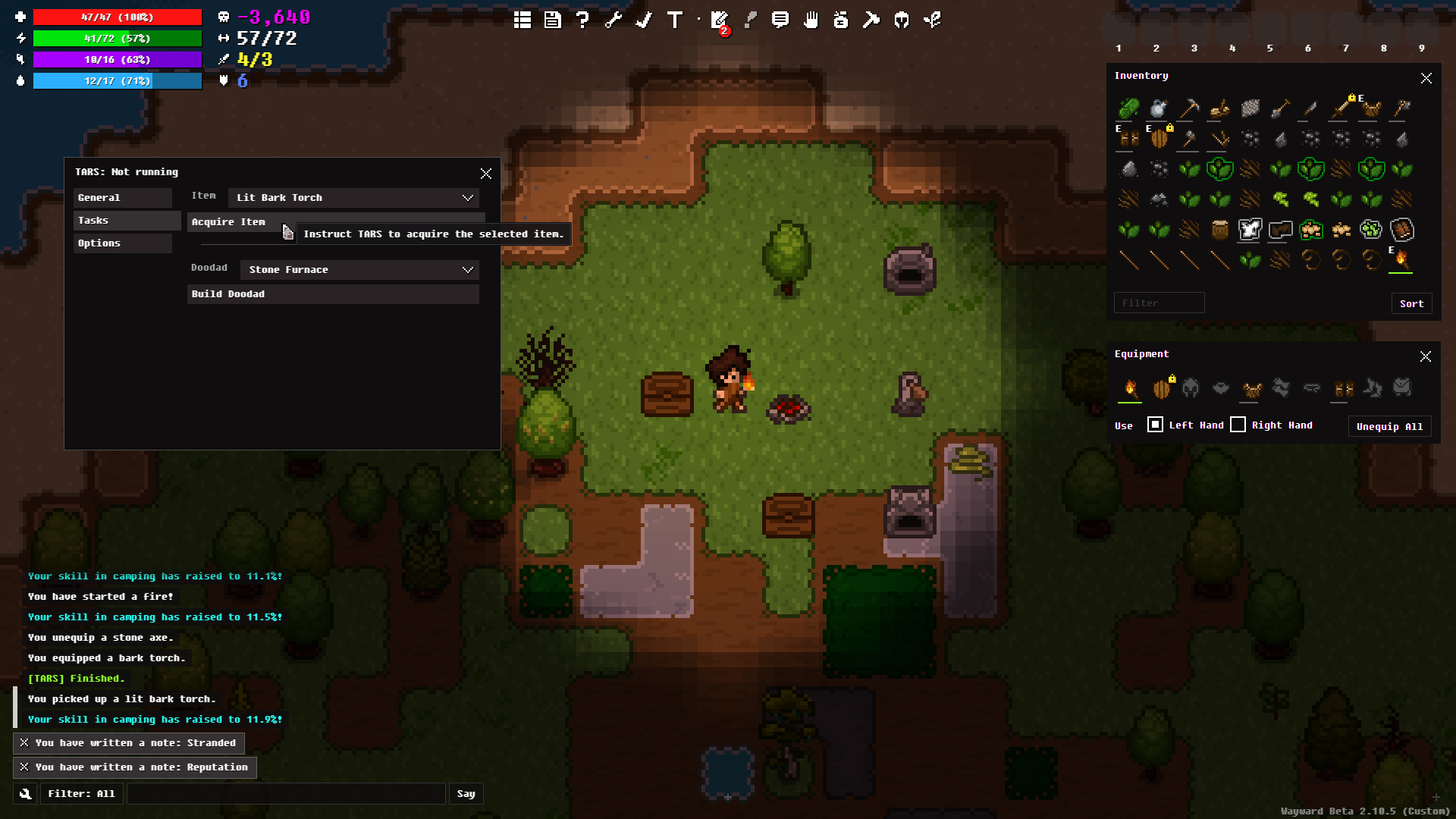Open the help question mark menu

(x=582, y=20)
